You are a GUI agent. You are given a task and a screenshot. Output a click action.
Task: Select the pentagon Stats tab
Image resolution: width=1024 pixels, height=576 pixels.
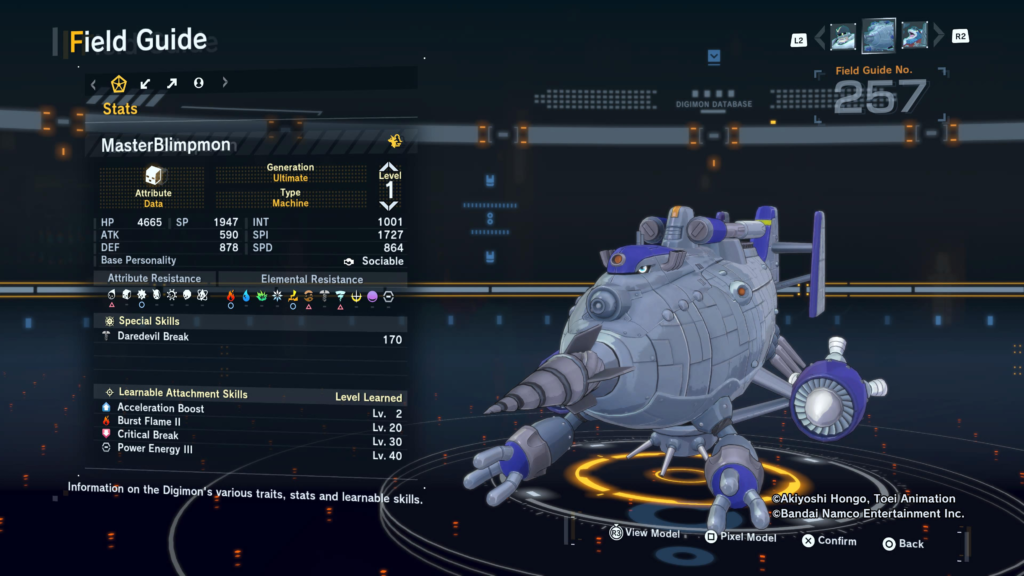(119, 83)
